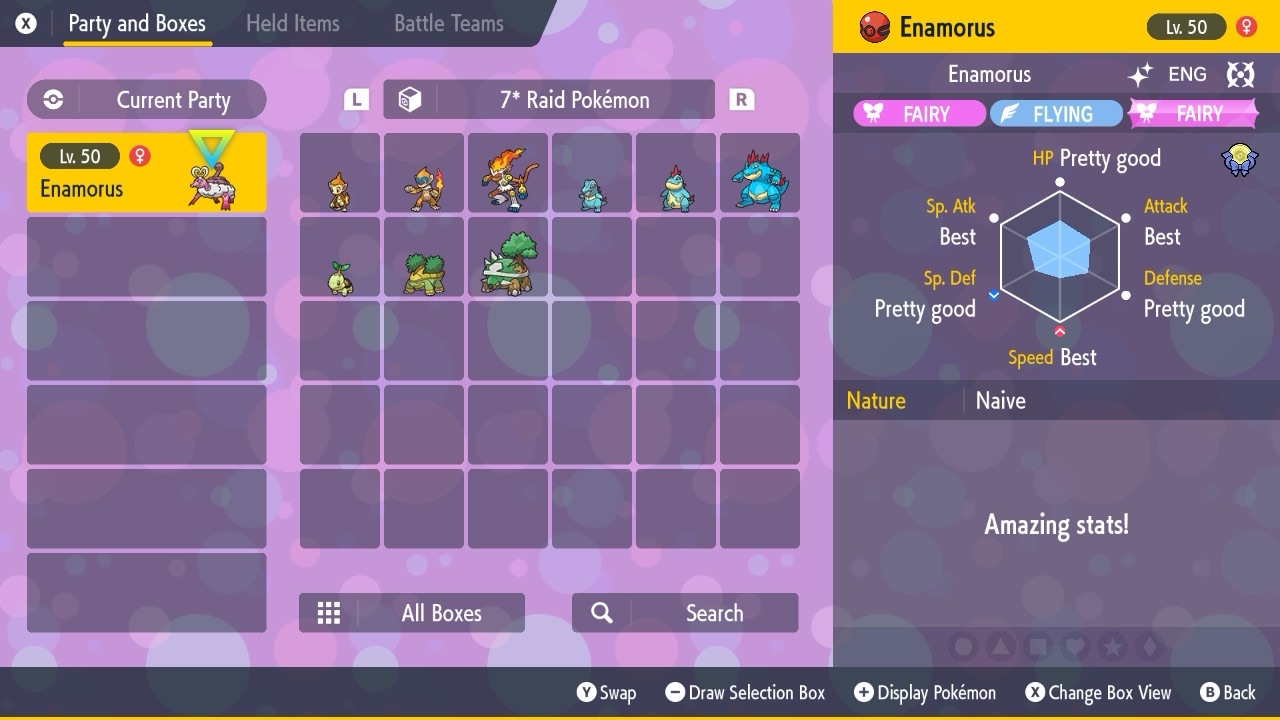The width and height of the screenshot is (1280, 720).
Task: Open the Battle Teams tab
Action: point(448,24)
